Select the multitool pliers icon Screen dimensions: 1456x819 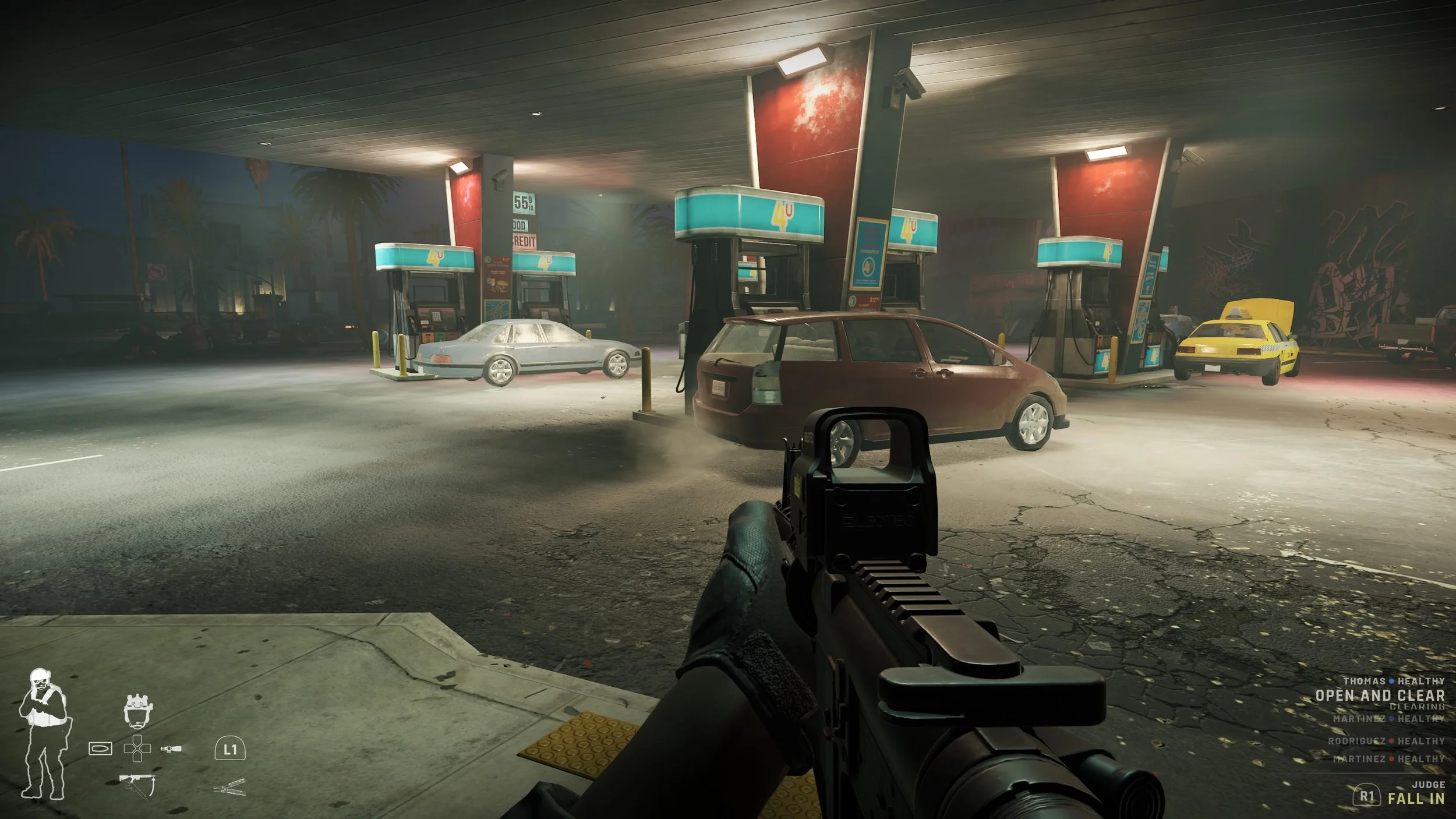(x=230, y=789)
